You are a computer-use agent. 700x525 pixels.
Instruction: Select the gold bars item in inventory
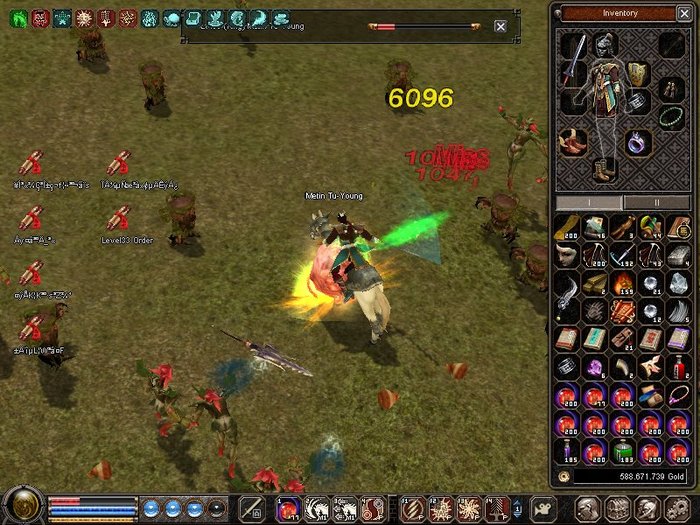click(595, 283)
